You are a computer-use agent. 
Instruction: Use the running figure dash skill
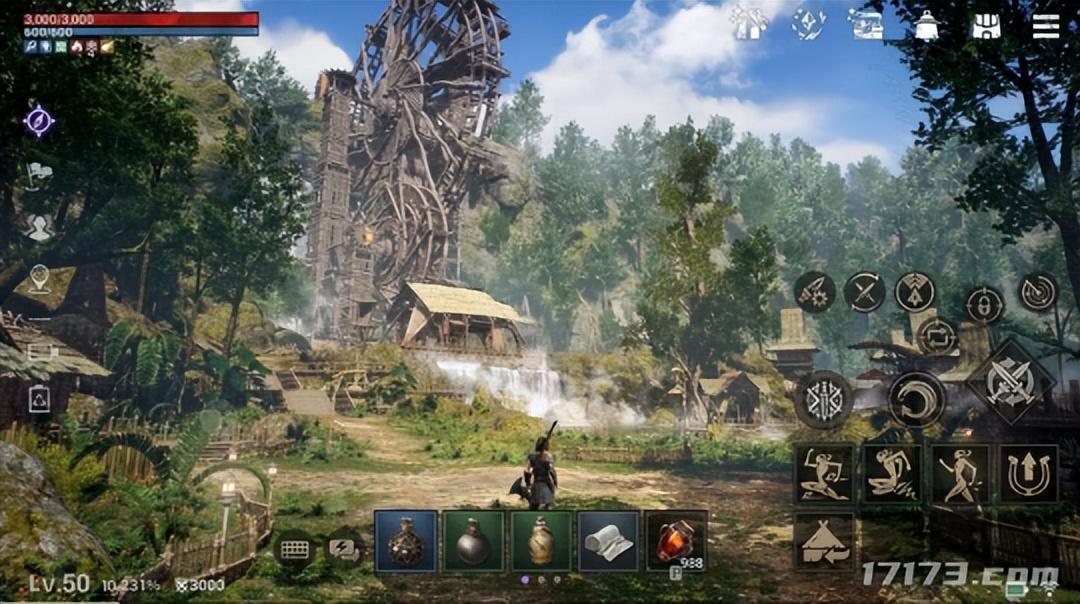(961, 473)
